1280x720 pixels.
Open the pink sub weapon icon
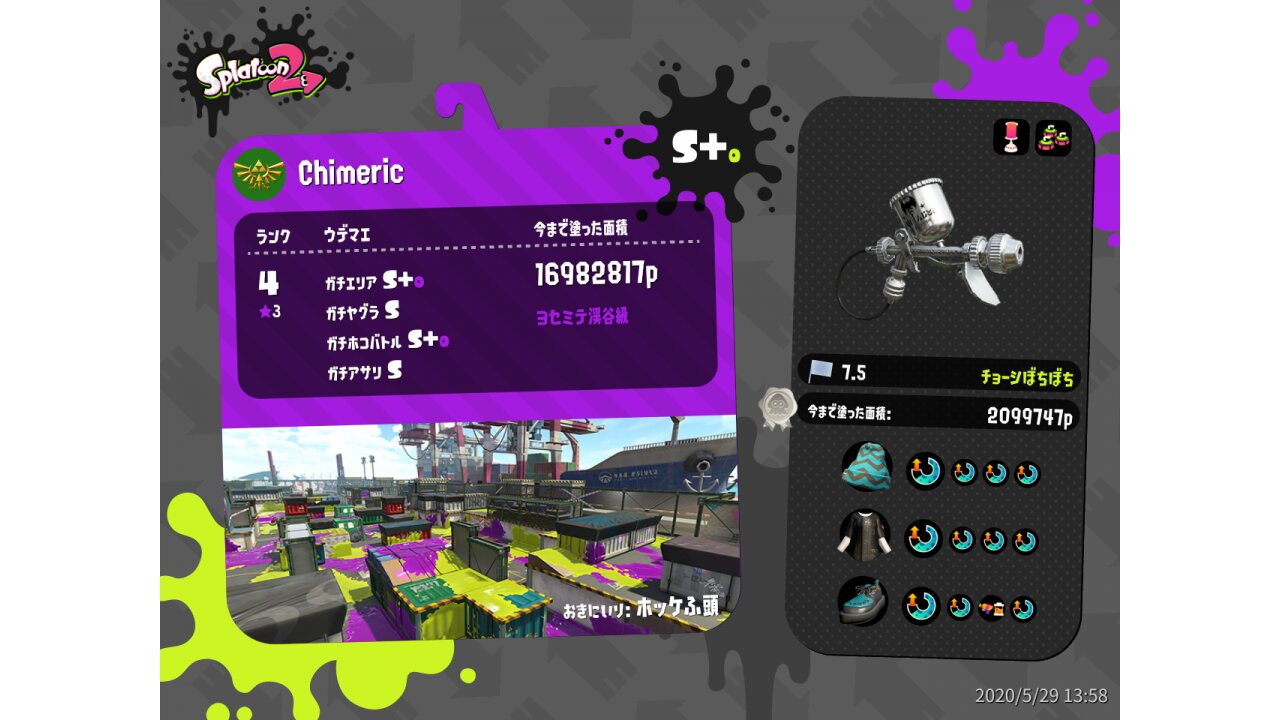pos(1011,138)
